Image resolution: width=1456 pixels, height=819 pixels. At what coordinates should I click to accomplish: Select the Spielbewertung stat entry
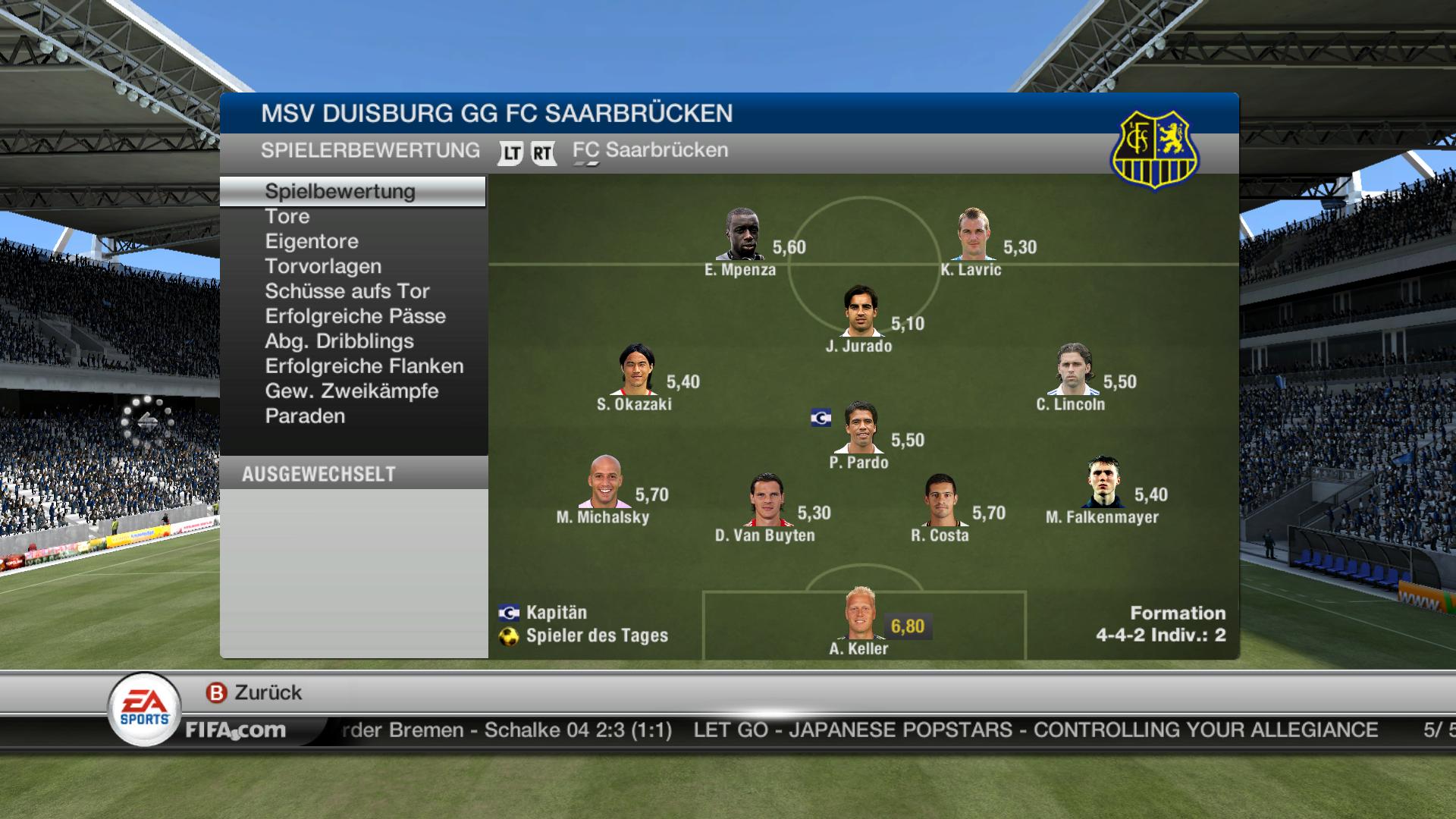(x=340, y=192)
